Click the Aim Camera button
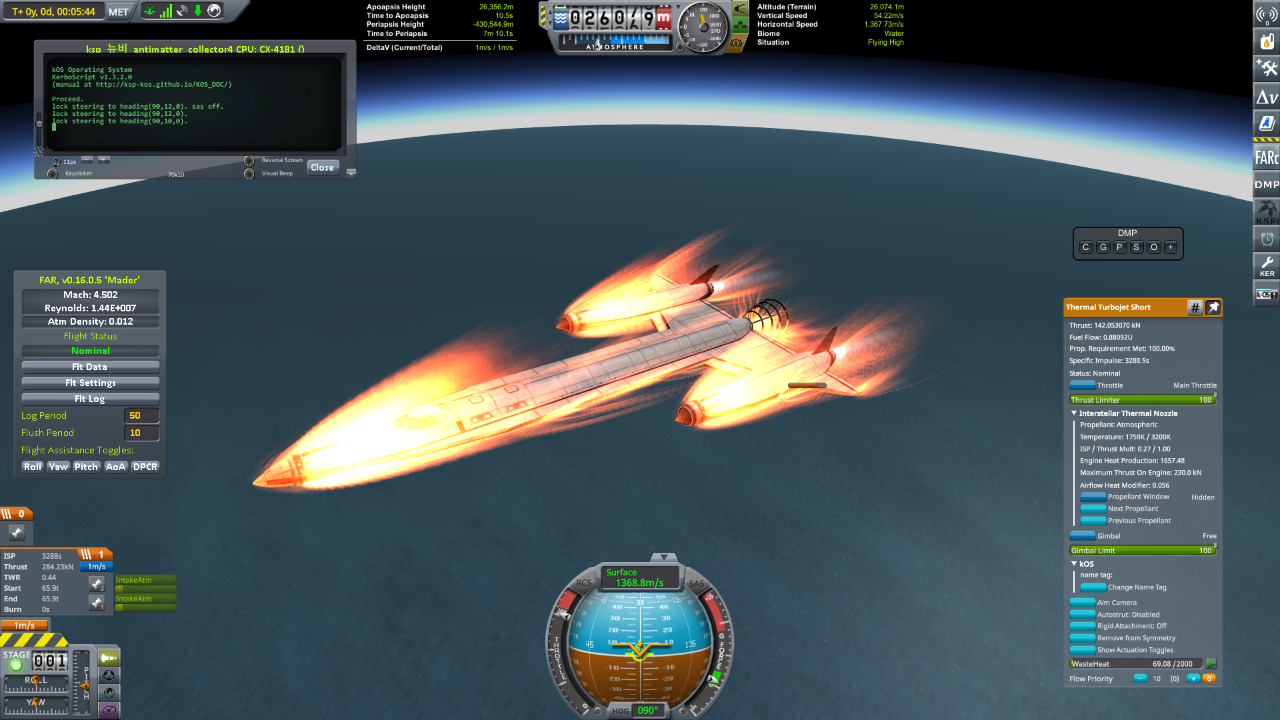 coord(1082,602)
